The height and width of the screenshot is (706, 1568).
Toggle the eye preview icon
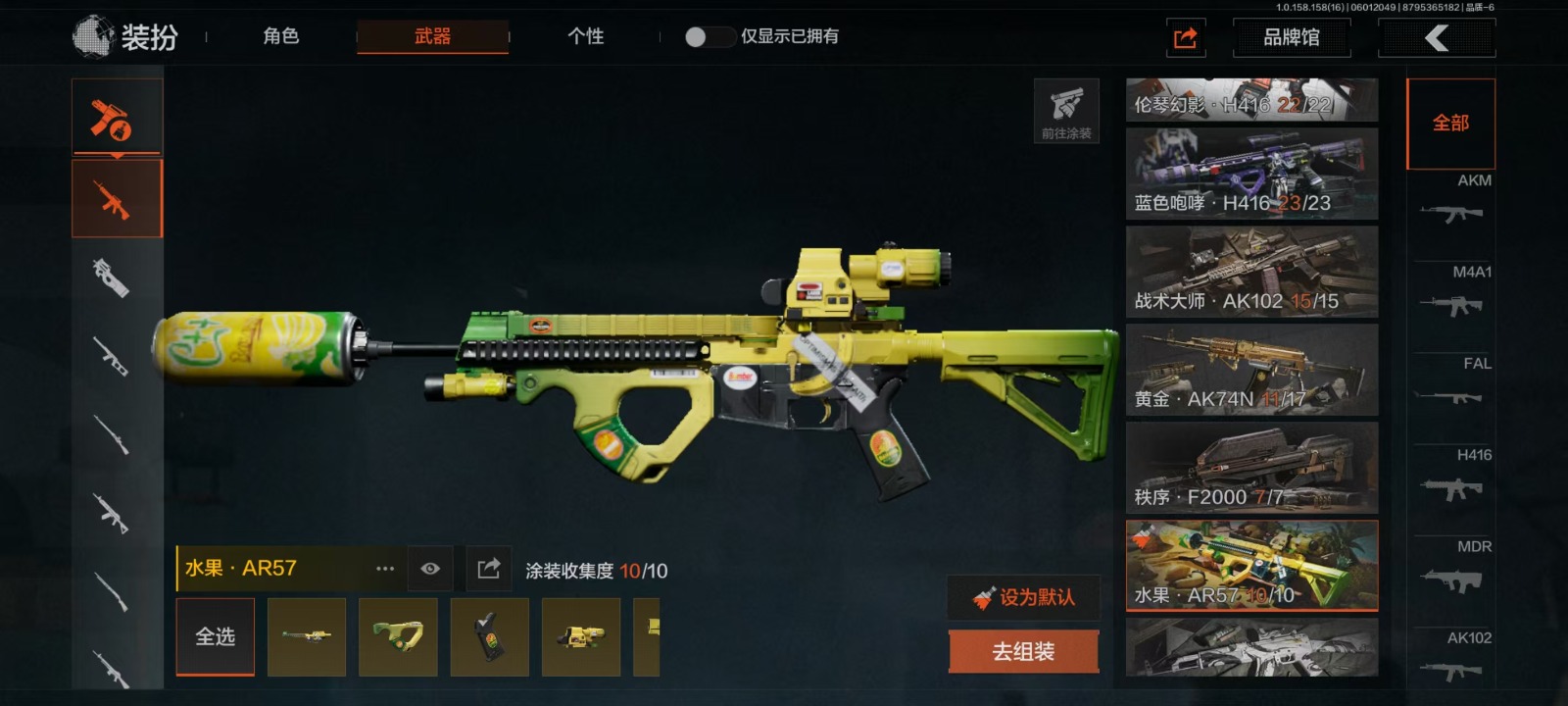click(429, 569)
